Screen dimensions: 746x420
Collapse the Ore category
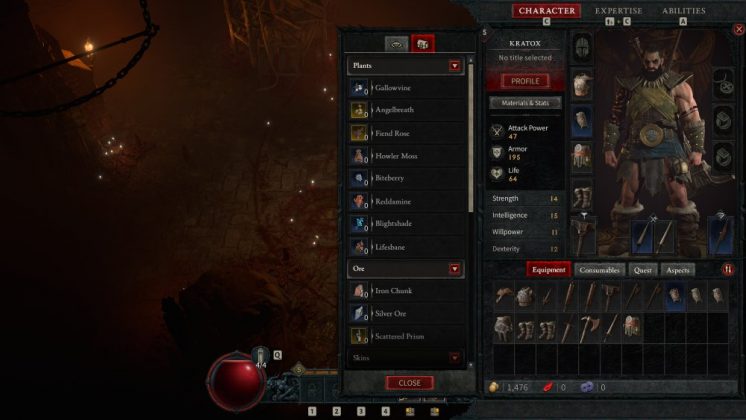(x=455, y=269)
